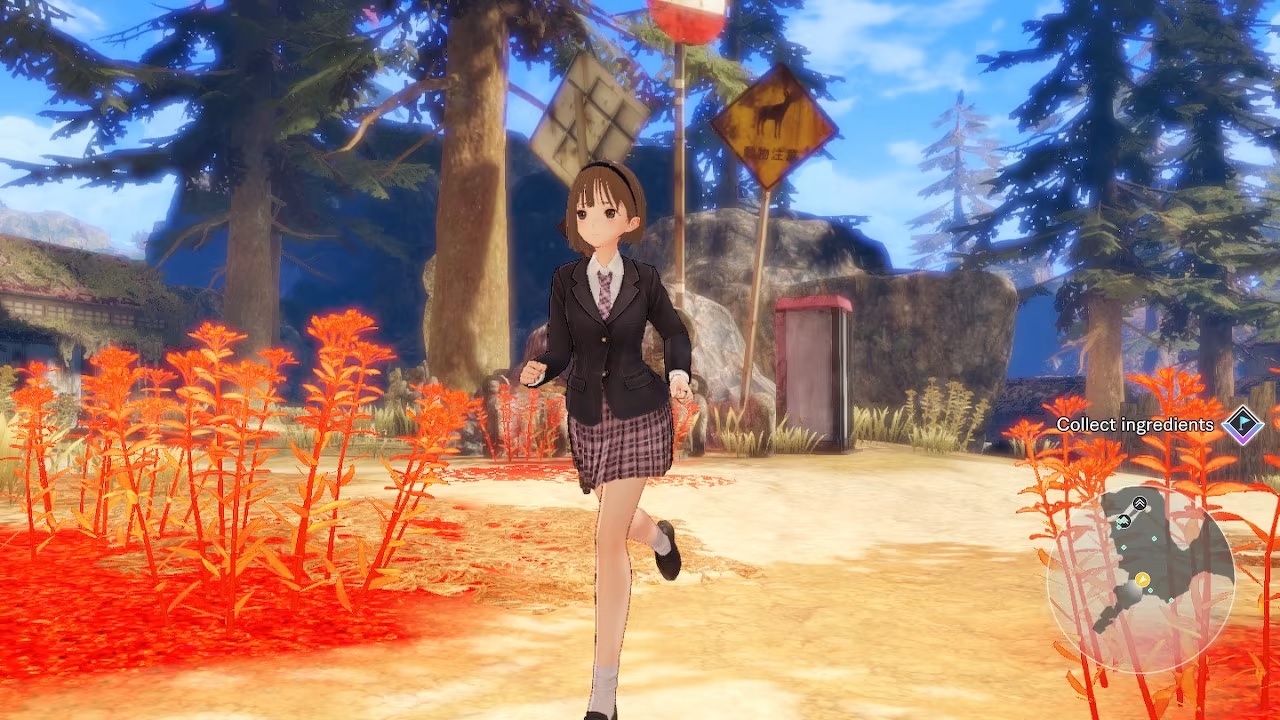This screenshot has height=720, width=1280.
Task: Click the quest flag diamond icon
Action: point(1241,427)
